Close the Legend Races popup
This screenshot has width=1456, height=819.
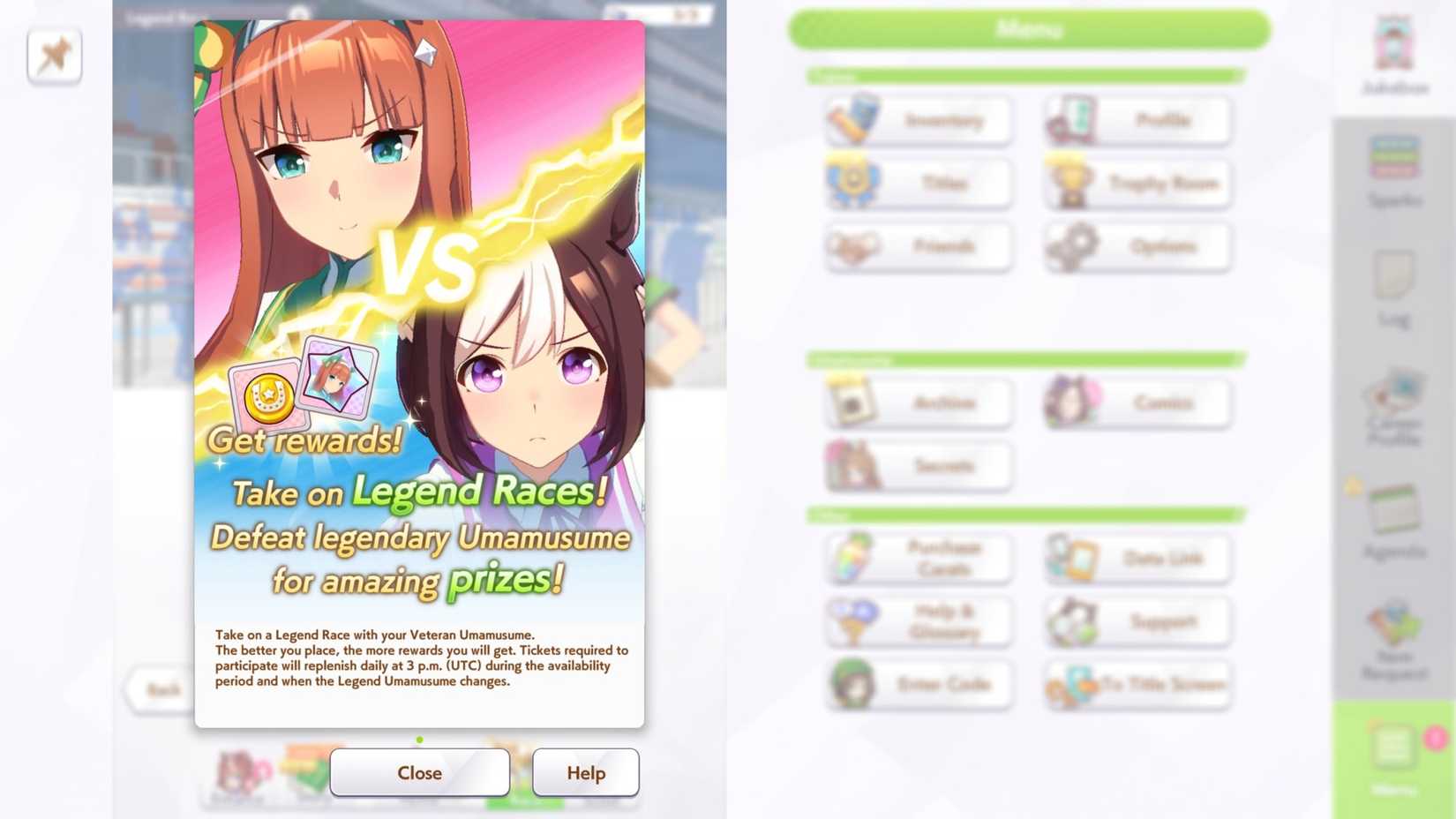pos(418,772)
